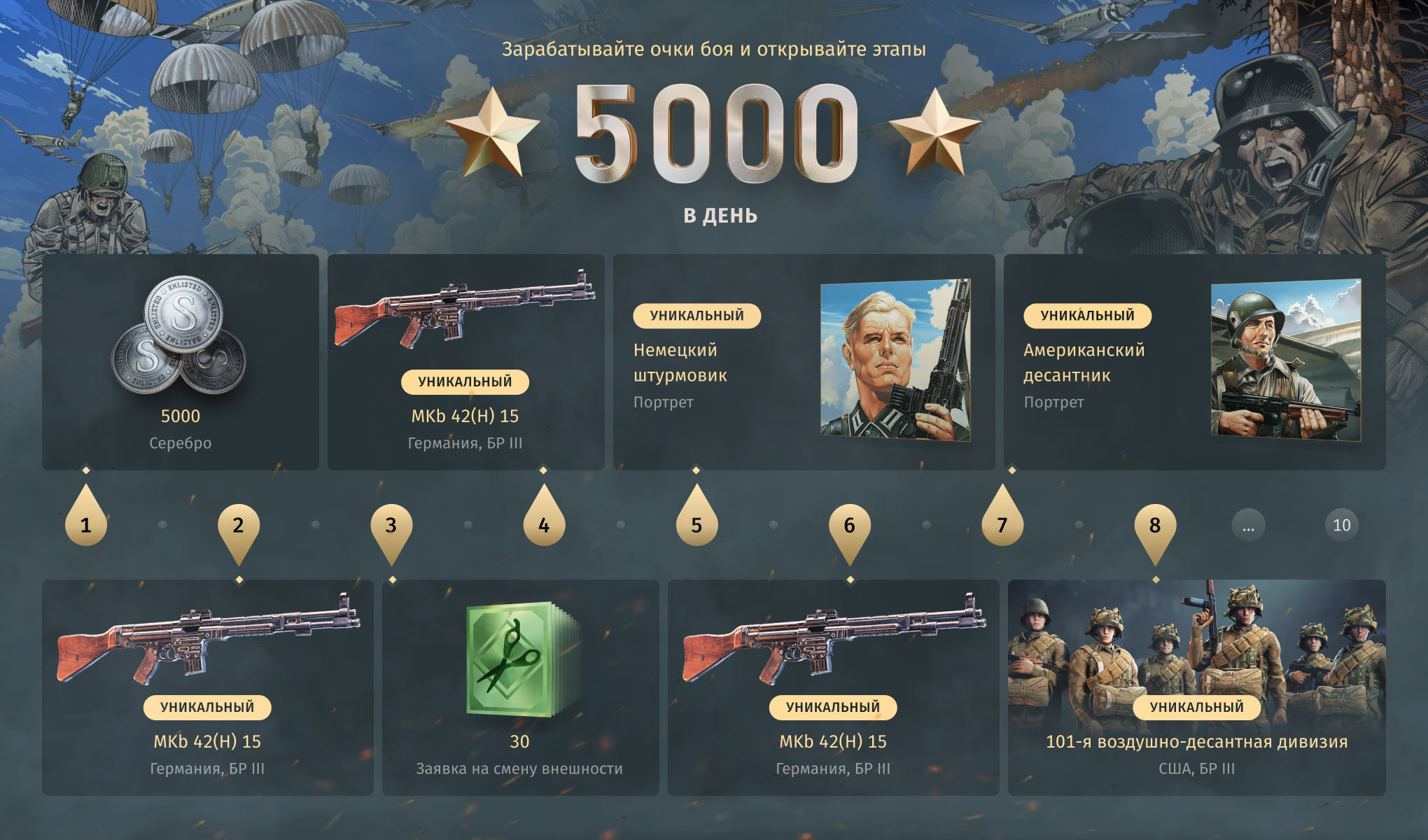This screenshot has height=840, width=1428.
Task: Choose stage marker number 8
Action: coord(1155,524)
